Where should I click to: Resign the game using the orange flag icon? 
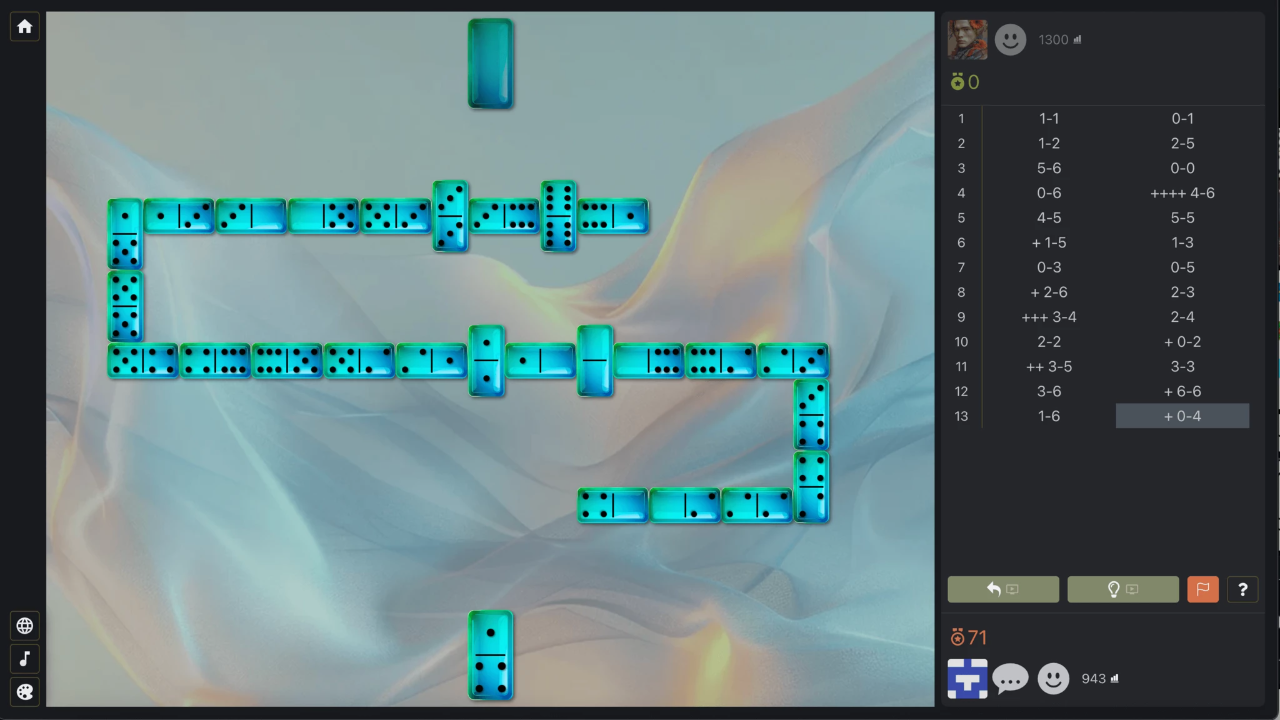click(x=1203, y=589)
